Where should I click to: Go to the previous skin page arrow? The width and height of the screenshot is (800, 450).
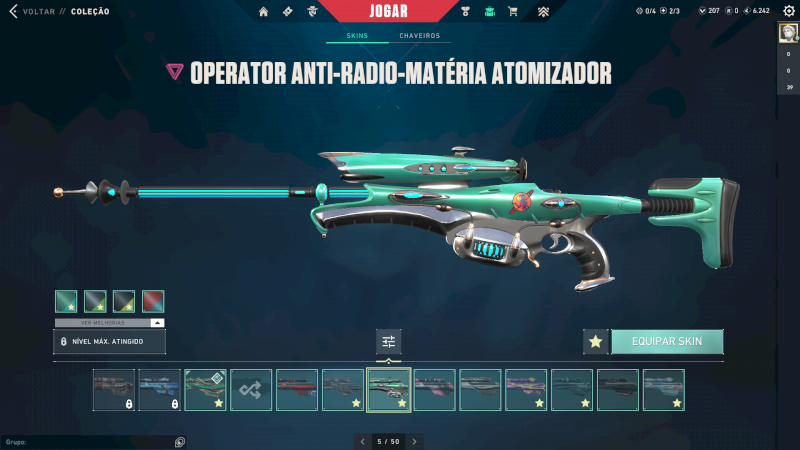point(362,441)
